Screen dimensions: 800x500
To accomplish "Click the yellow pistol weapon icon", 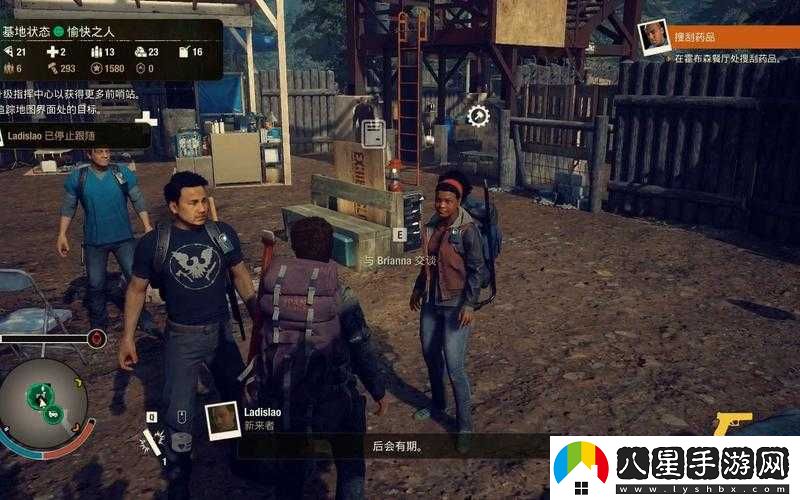I will (x=733, y=424).
